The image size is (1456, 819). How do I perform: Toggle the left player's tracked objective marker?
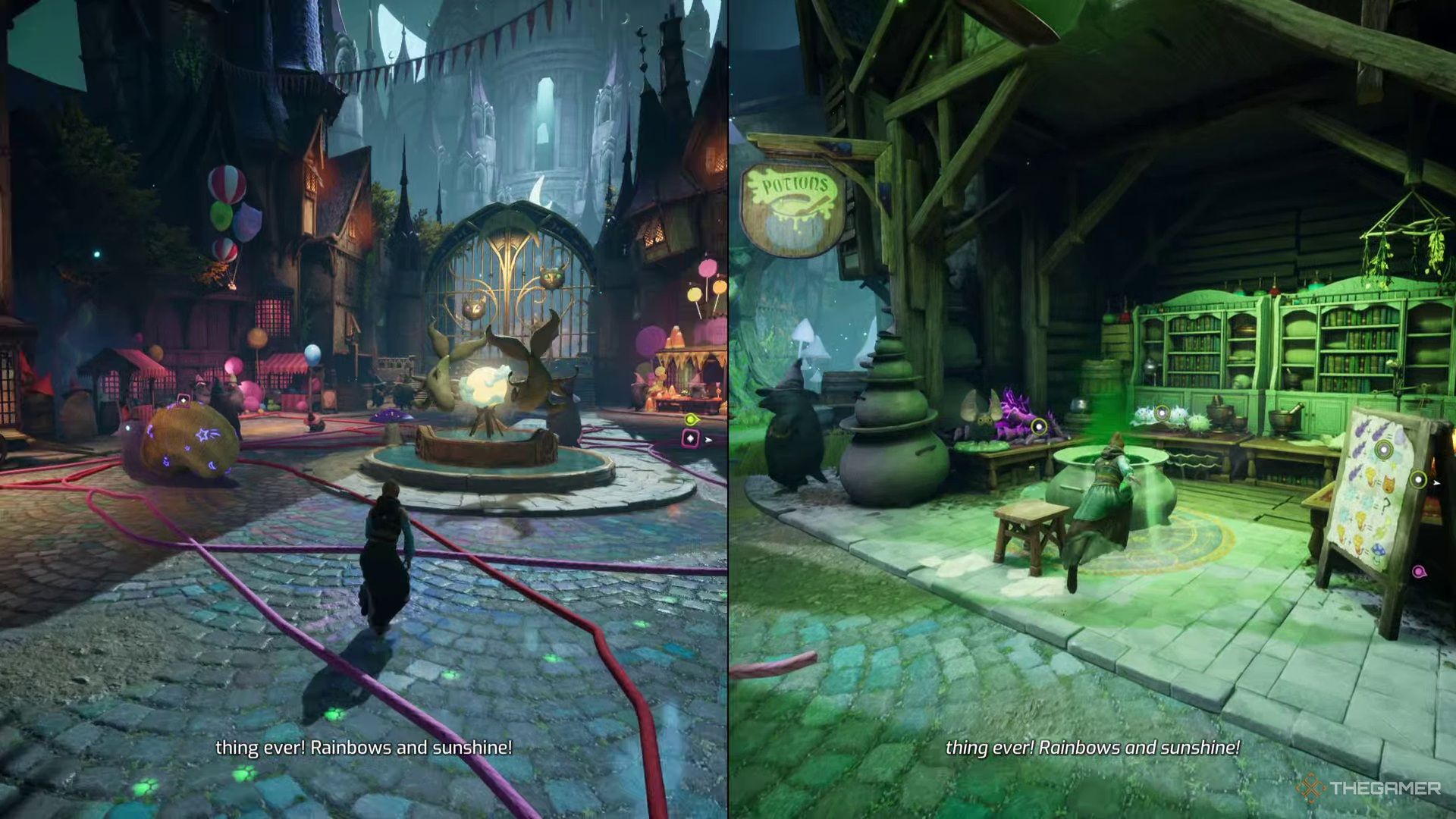[692, 419]
